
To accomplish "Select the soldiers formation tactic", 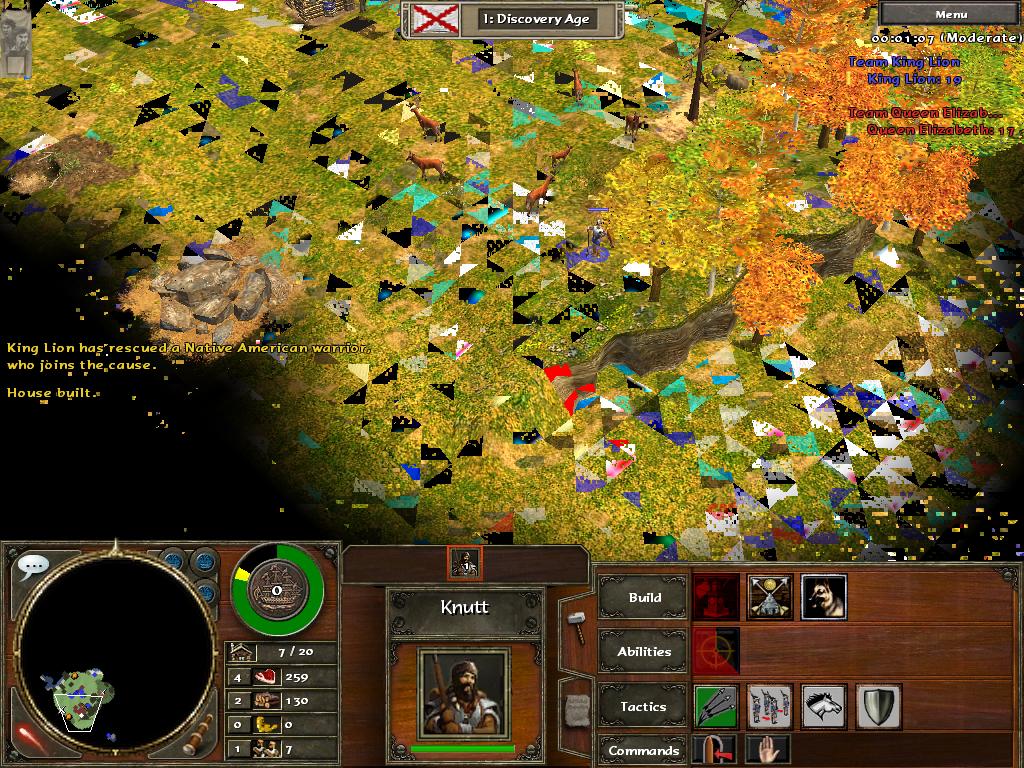I will (x=770, y=706).
